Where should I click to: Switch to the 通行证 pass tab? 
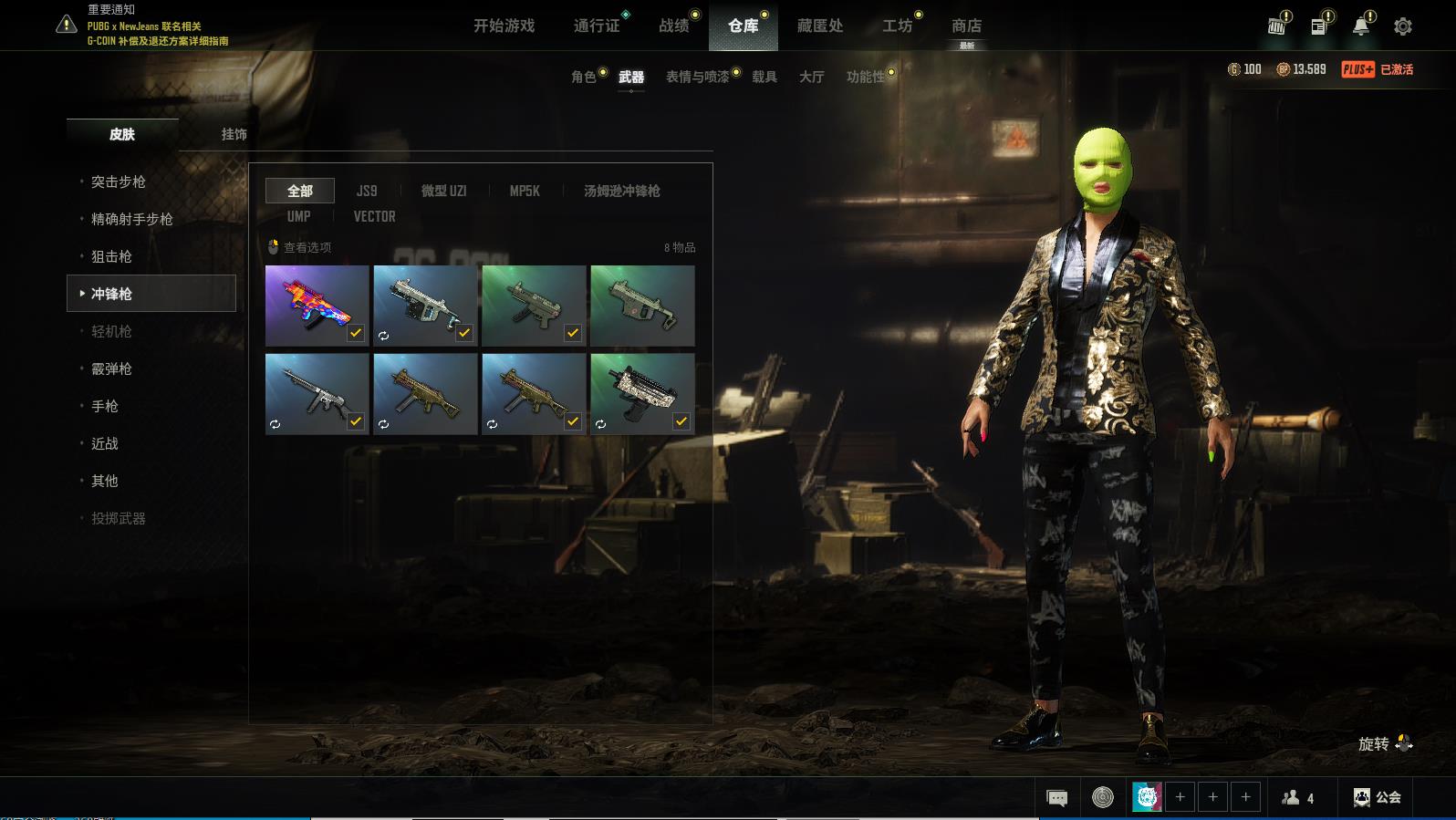[x=597, y=26]
